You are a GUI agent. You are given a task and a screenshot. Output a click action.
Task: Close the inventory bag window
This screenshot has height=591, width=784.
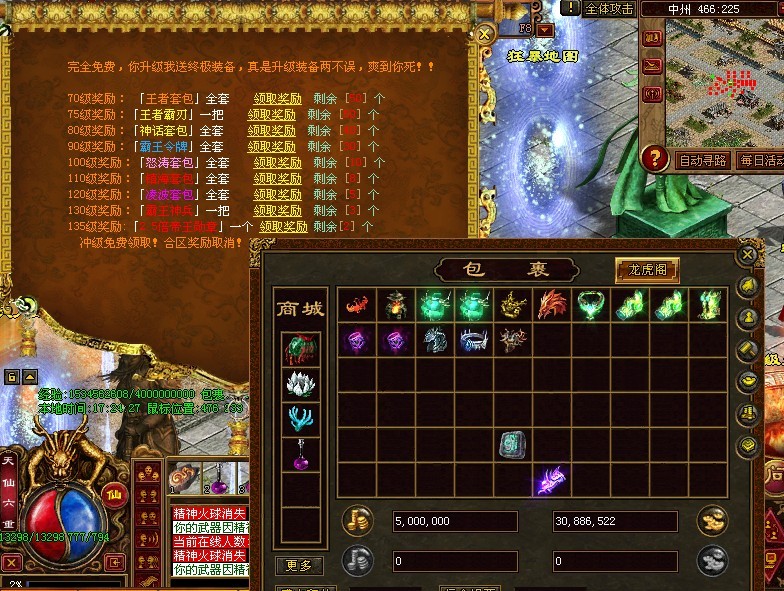pyautogui.click(x=746, y=255)
